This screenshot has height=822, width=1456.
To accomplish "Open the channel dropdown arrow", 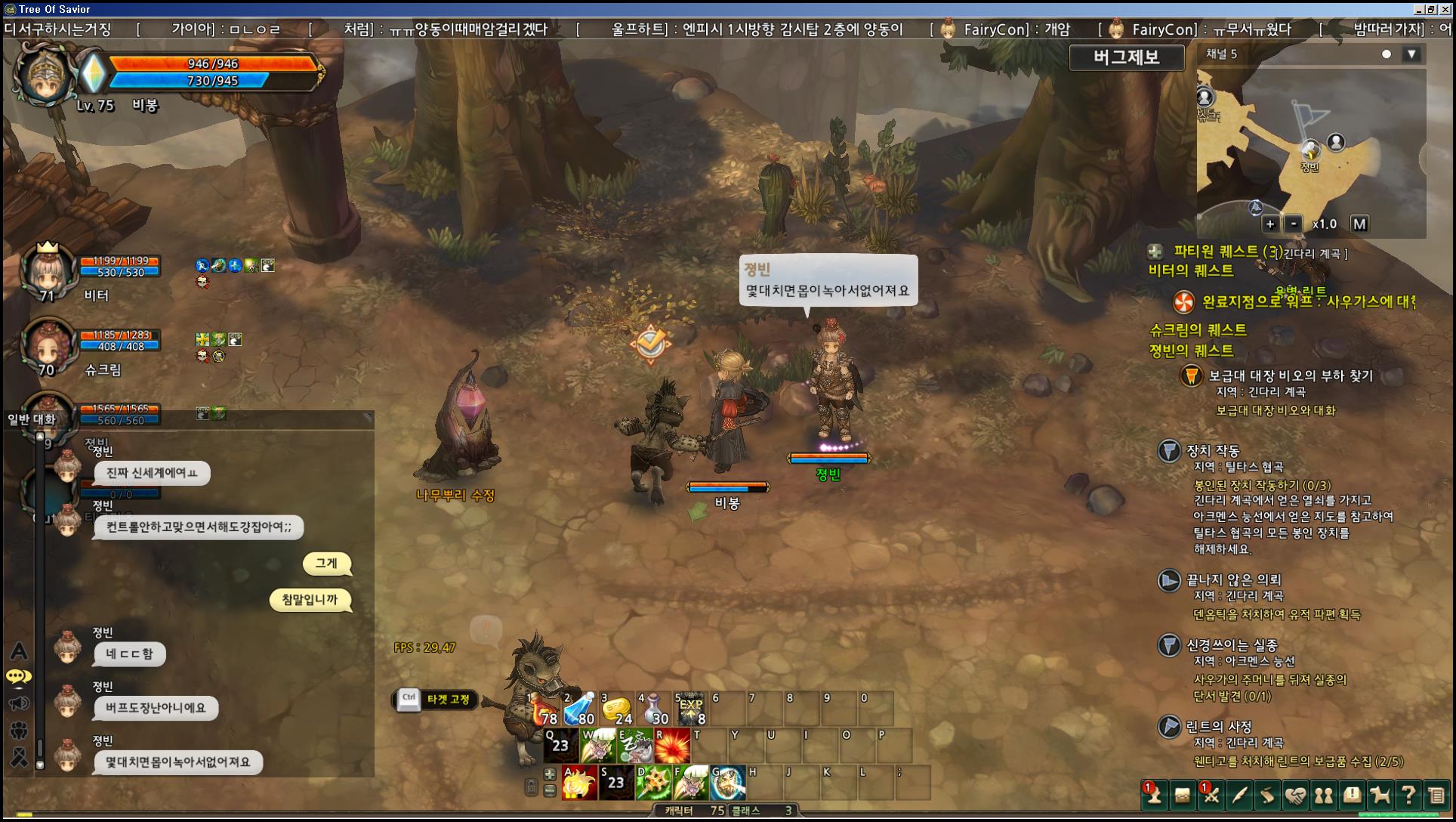I will click(x=1411, y=54).
